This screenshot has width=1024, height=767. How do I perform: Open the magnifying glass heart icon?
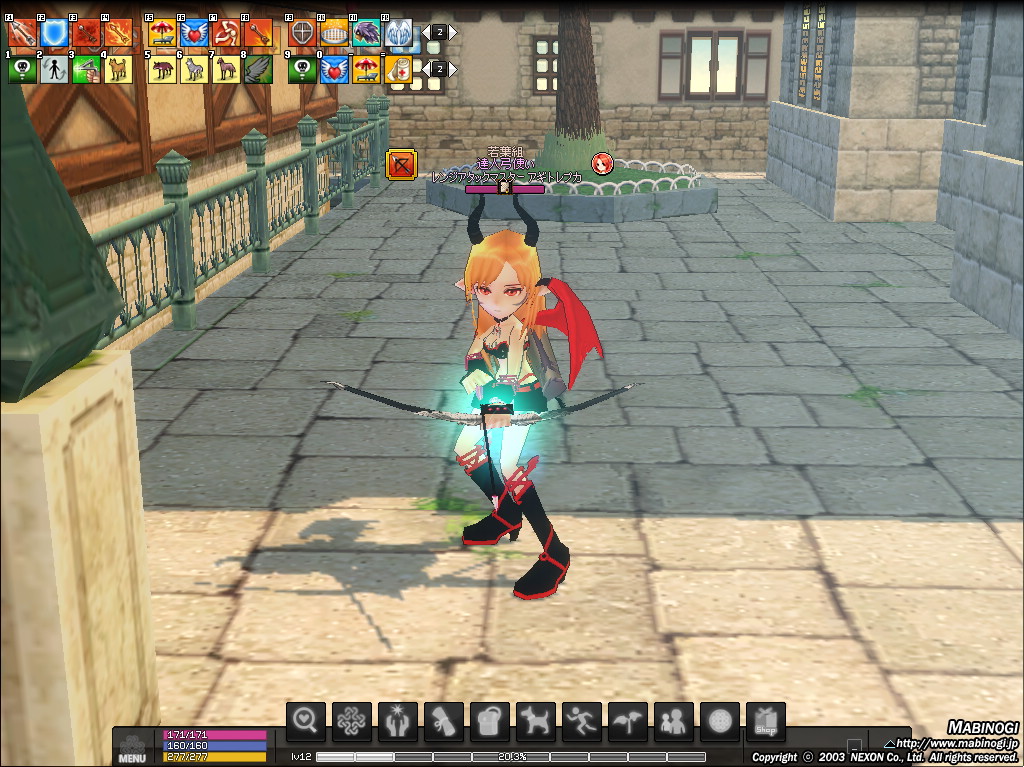(x=306, y=721)
